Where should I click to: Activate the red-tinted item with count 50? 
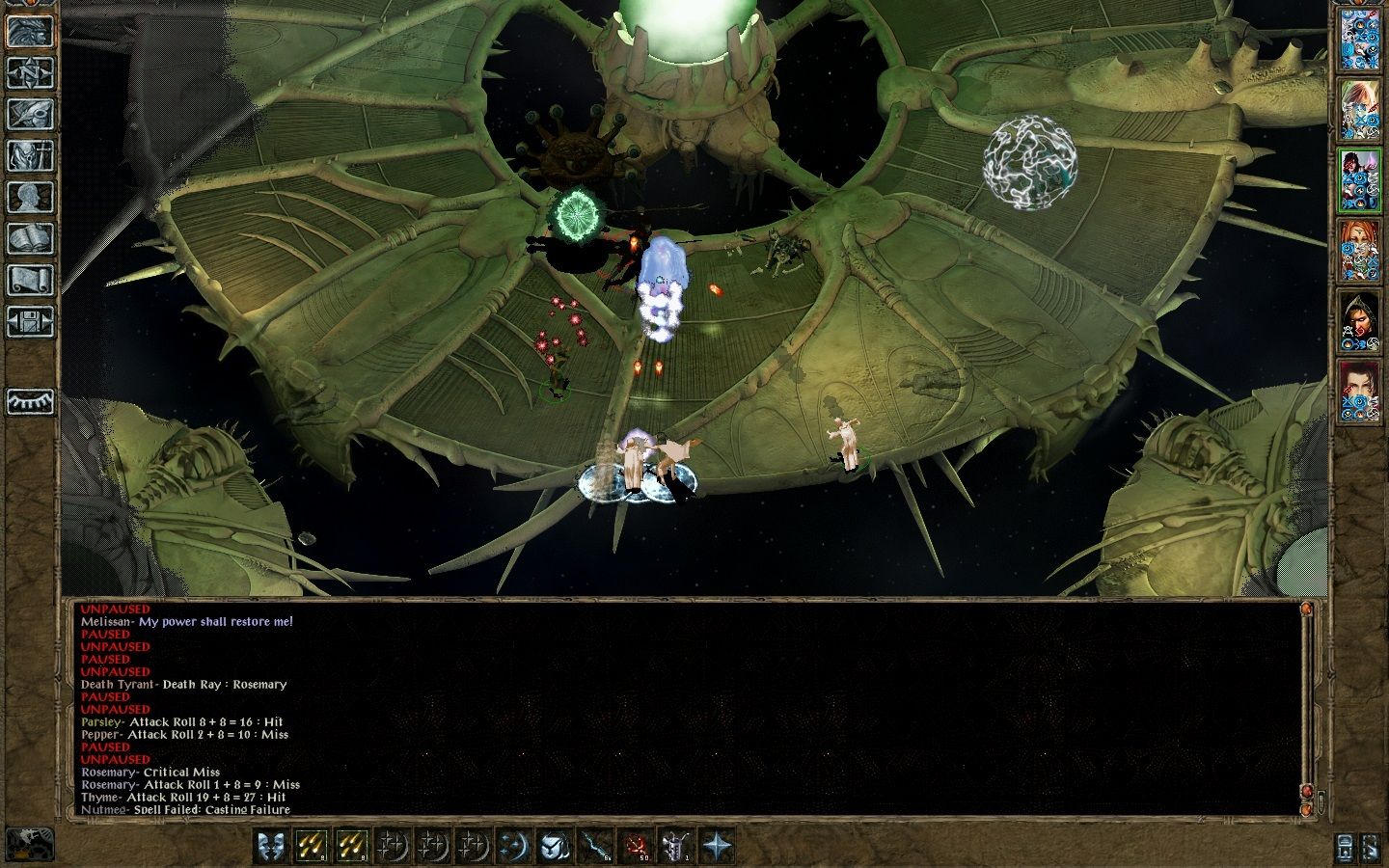(636, 846)
